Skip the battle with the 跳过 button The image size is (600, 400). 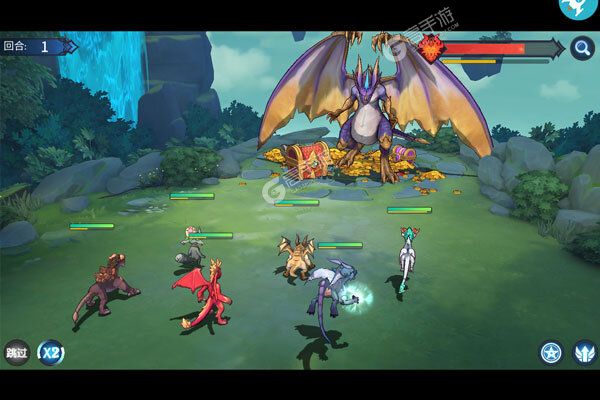16,352
